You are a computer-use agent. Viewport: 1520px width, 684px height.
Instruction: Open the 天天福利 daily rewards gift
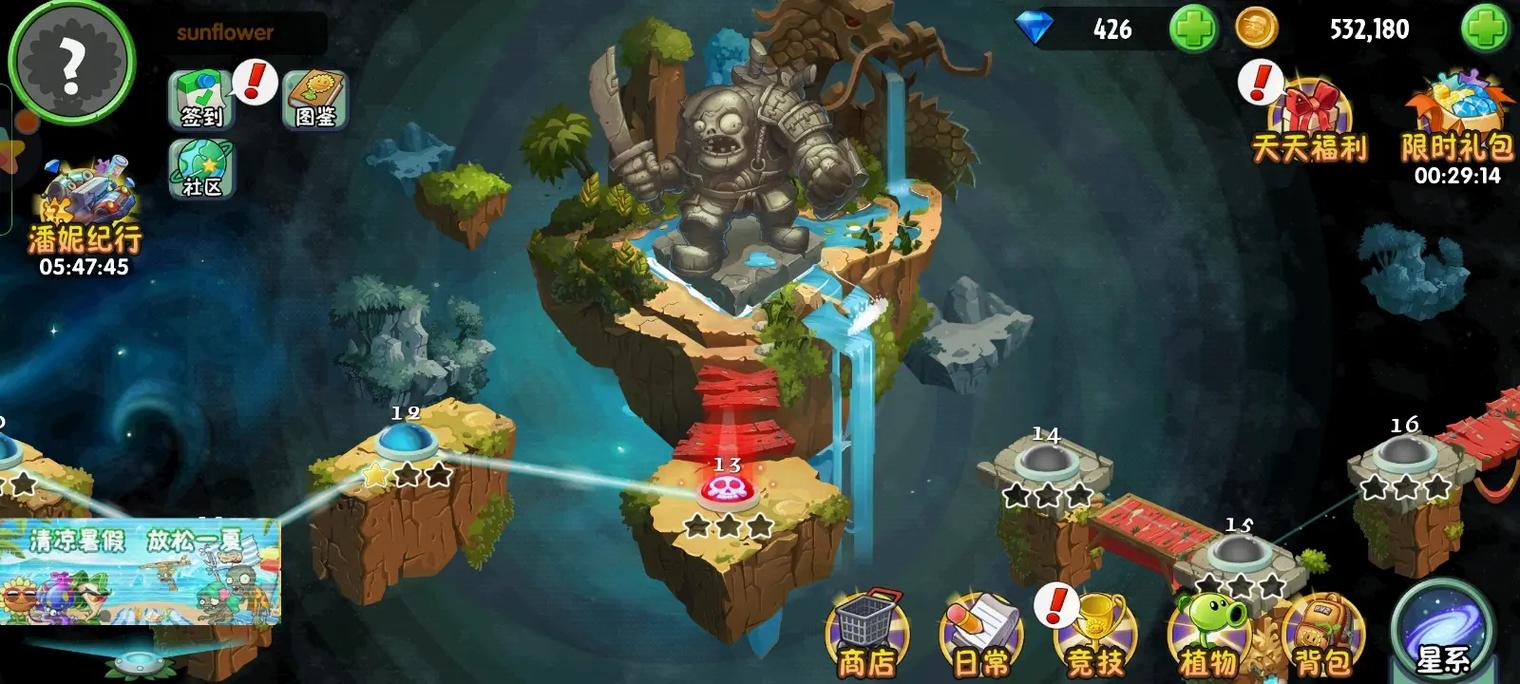(x=1309, y=122)
